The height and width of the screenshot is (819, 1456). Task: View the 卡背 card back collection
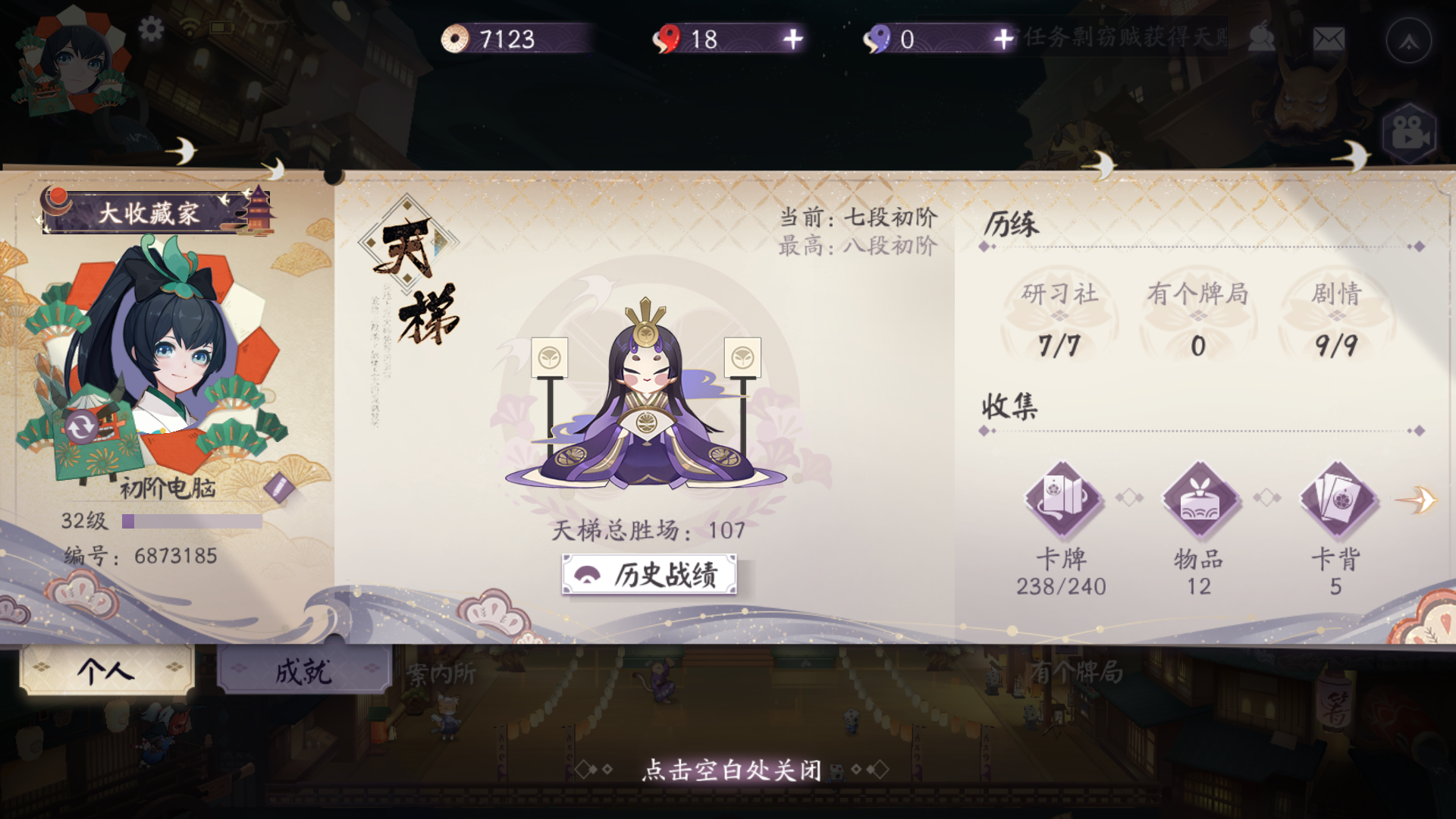(1335, 500)
